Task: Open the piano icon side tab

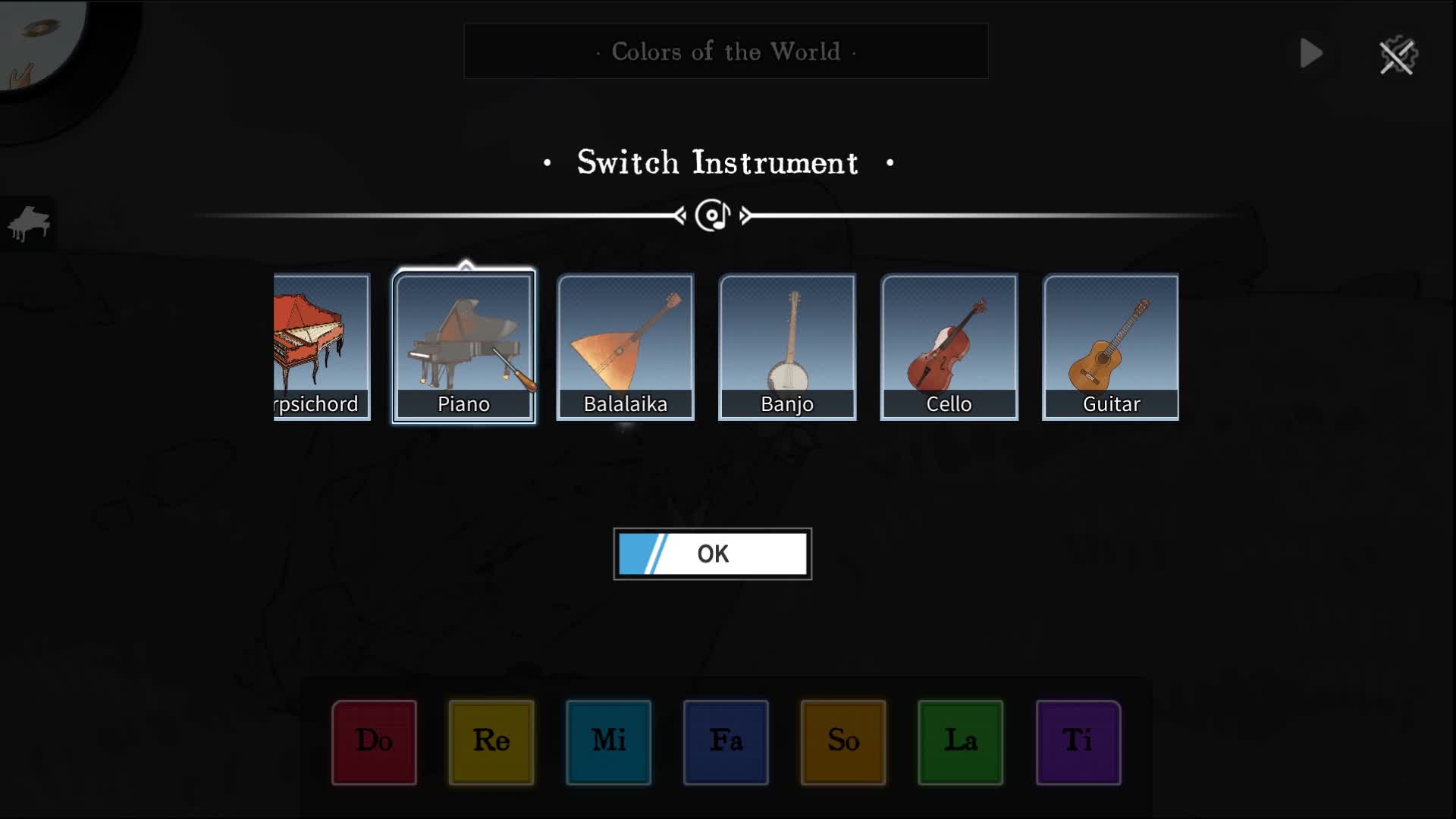Action: (x=28, y=223)
